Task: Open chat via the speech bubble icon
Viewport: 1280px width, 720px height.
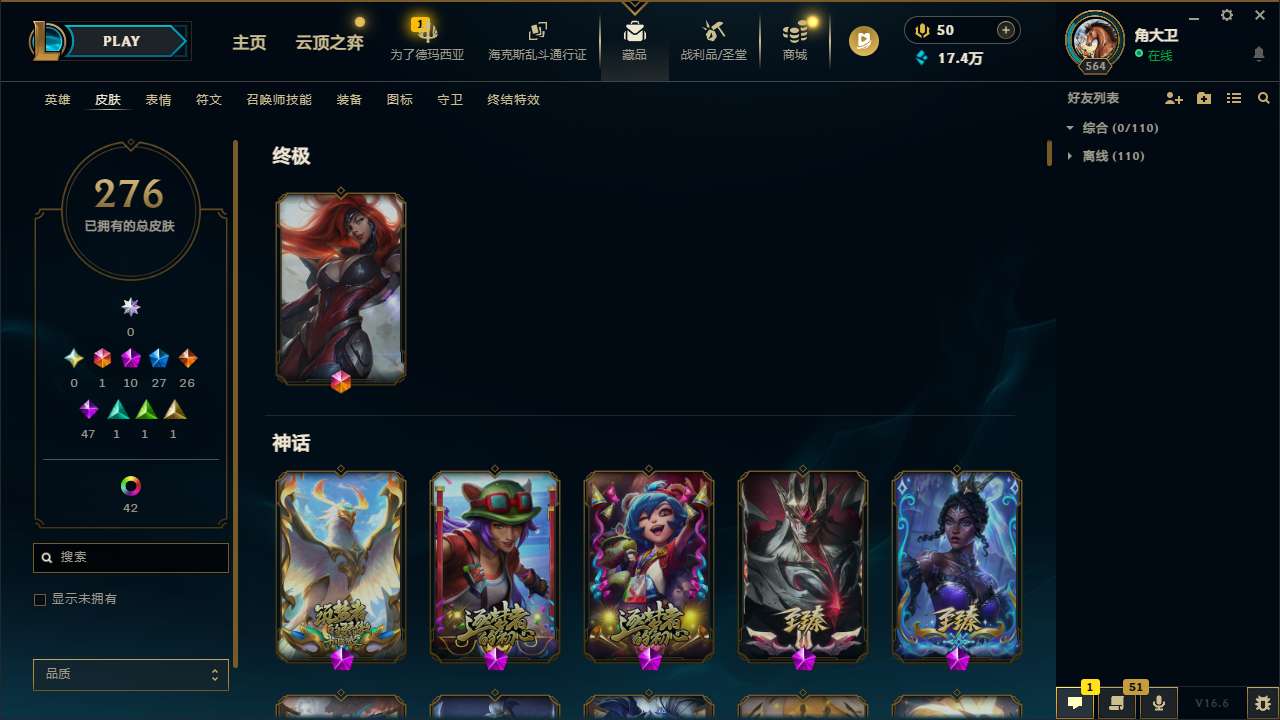Action: click(x=1075, y=703)
